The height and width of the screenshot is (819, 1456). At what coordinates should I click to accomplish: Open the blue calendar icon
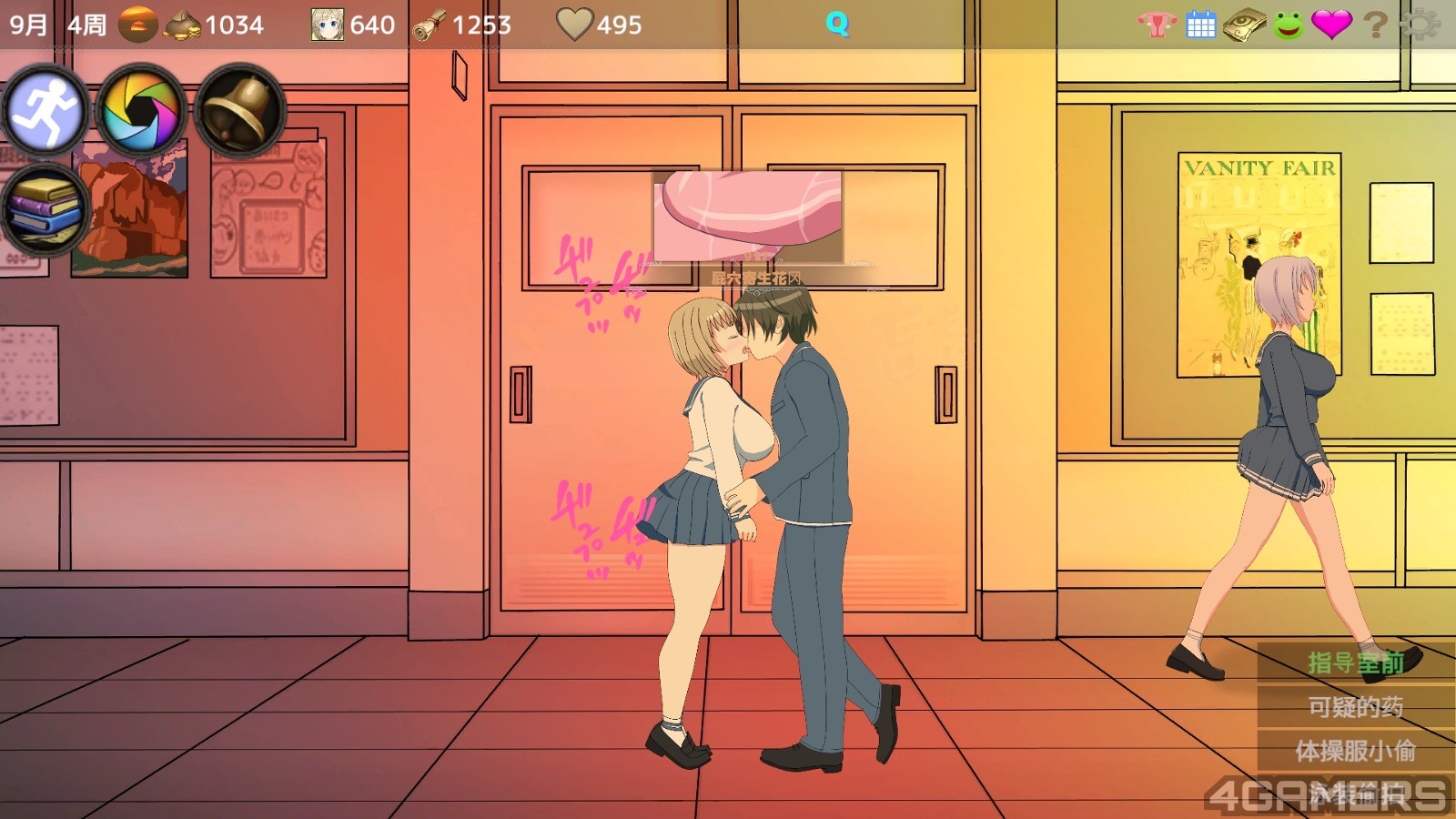(x=1201, y=25)
